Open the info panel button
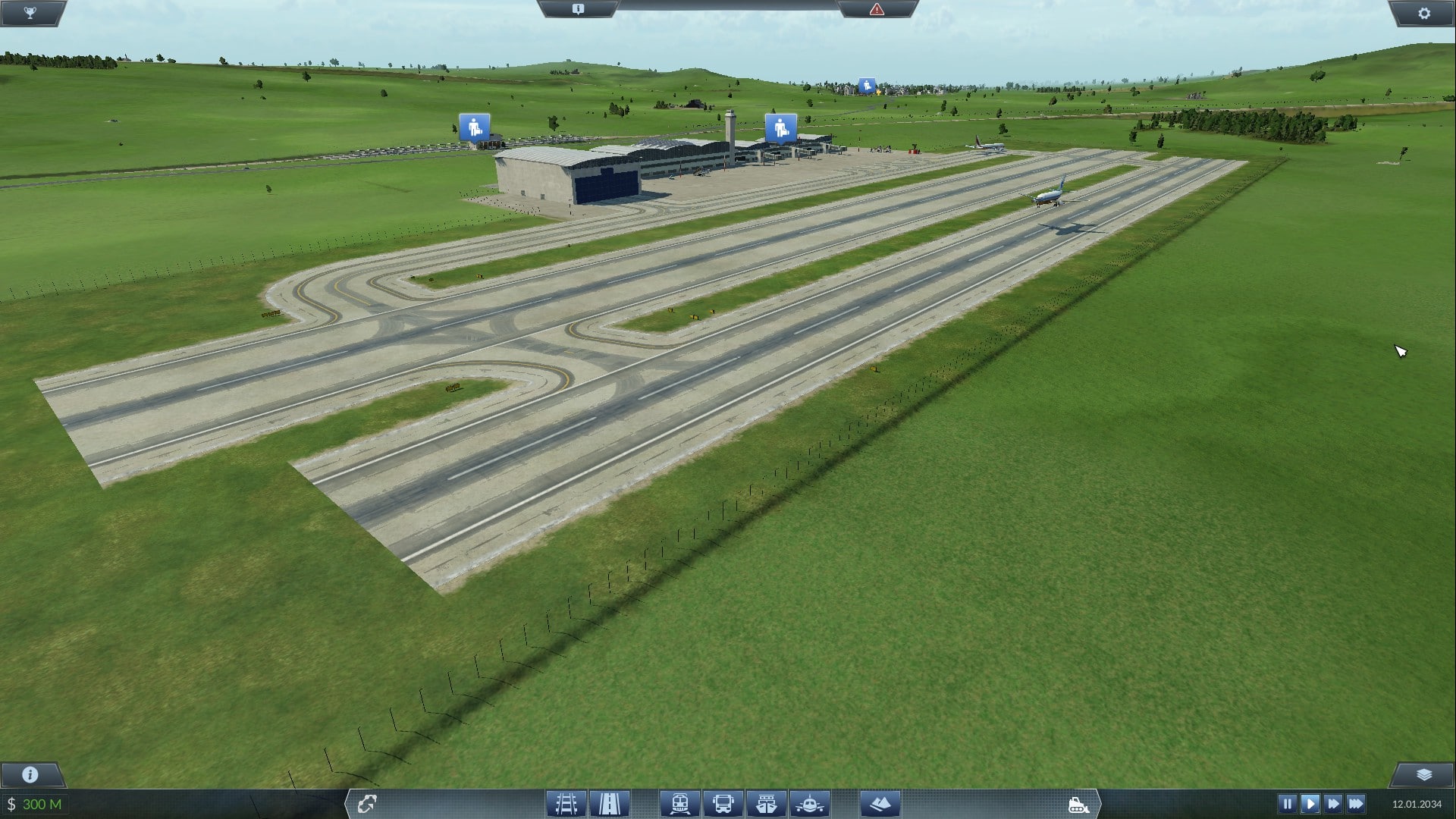Image resolution: width=1456 pixels, height=819 pixels. click(30, 774)
